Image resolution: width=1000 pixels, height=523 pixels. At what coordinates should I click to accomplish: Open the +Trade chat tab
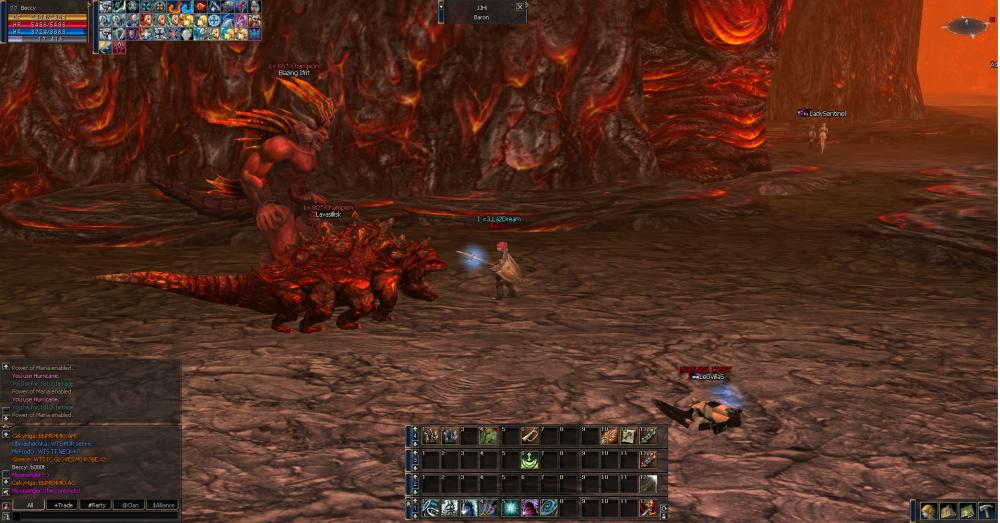(63, 505)
